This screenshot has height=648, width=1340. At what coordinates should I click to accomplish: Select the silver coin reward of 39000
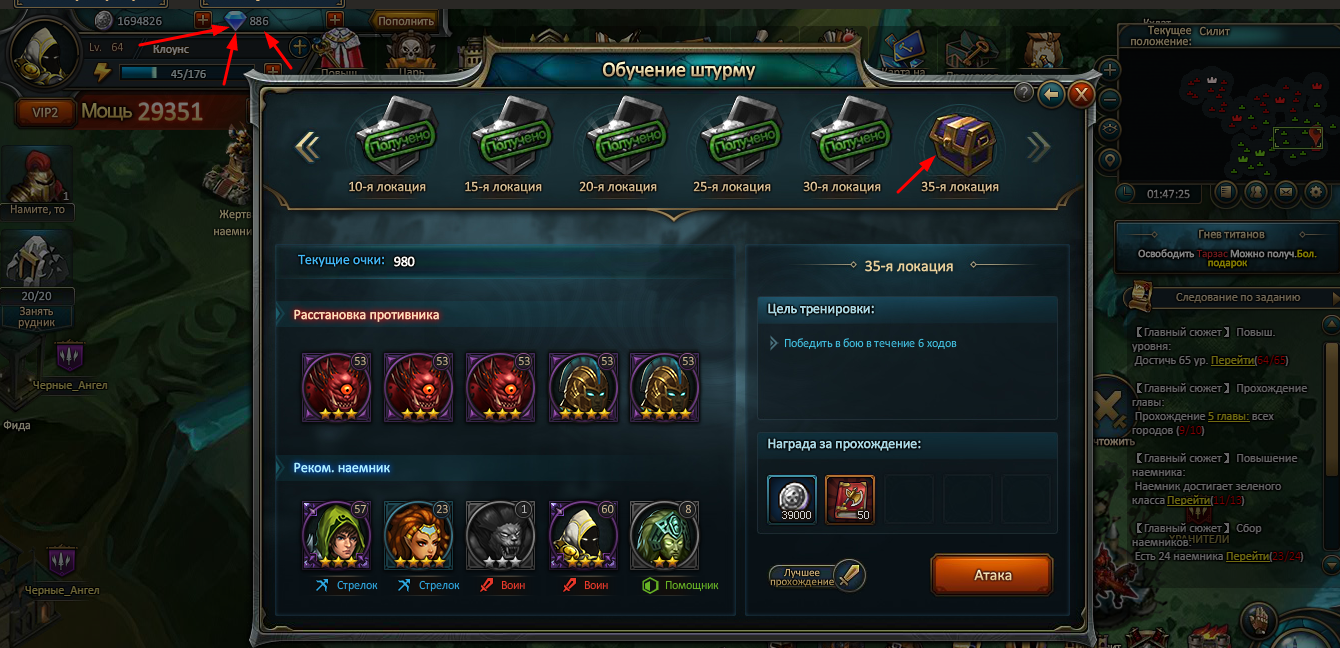point(792,499)
